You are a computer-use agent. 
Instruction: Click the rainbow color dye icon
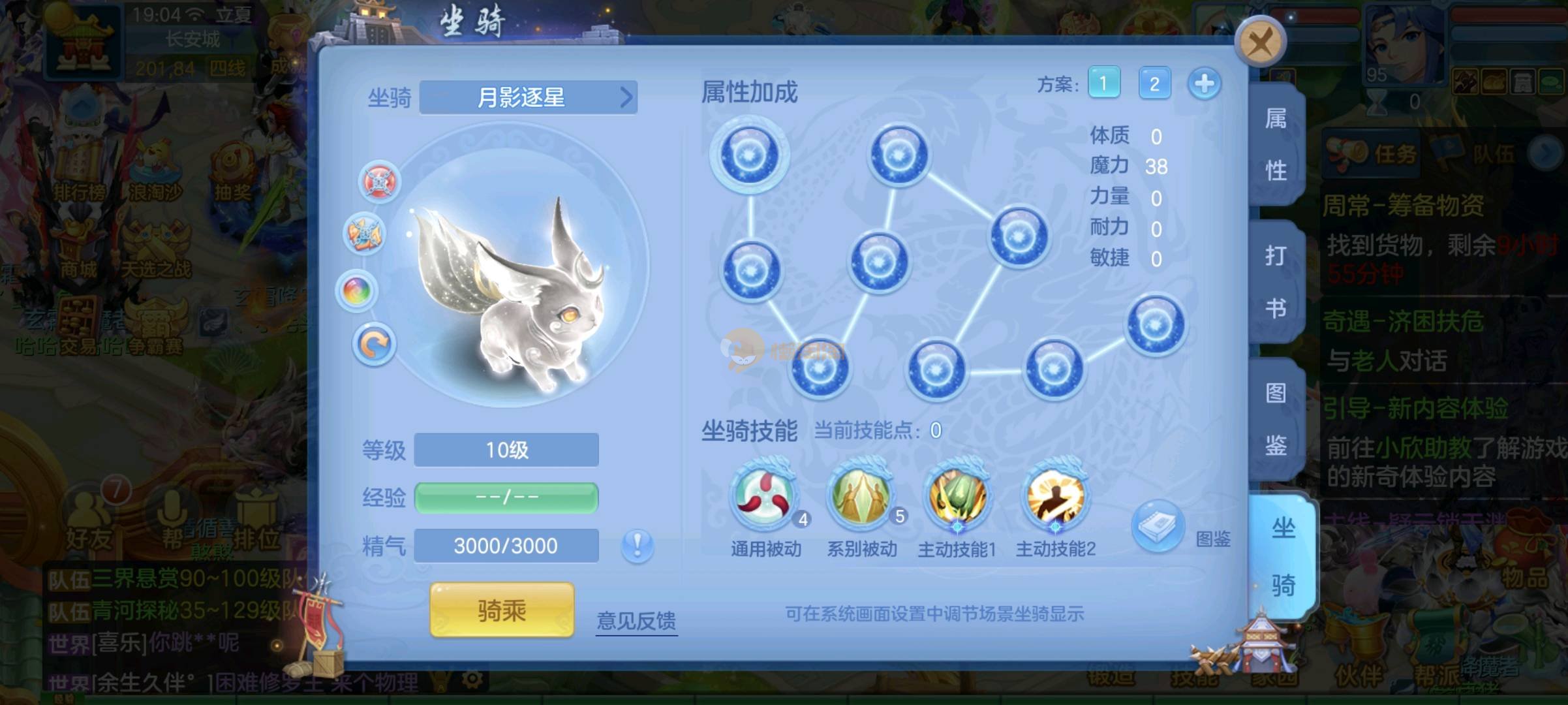pos(357,290)
